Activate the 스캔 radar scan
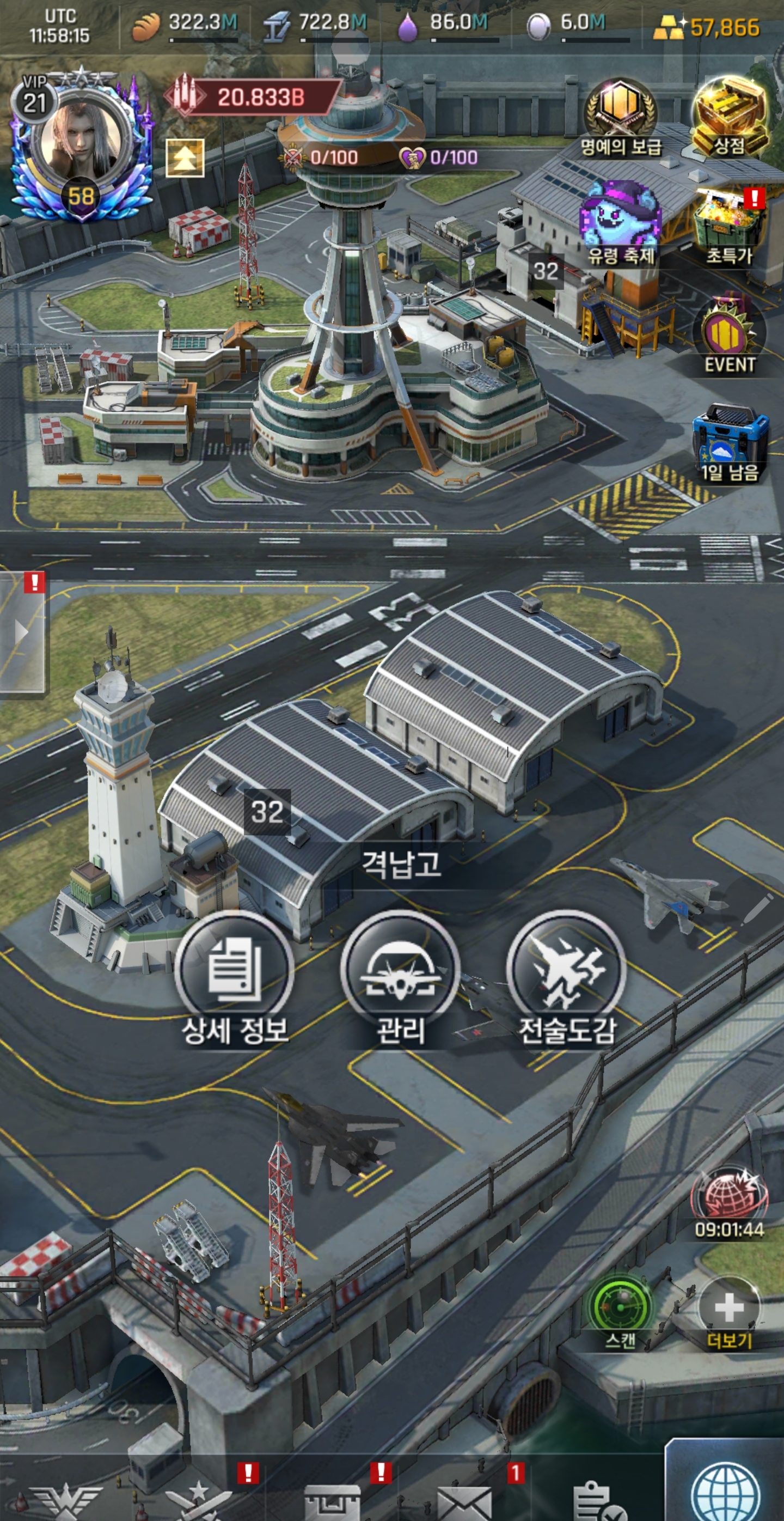784x1521 pixels. (x=621, y=1308)
